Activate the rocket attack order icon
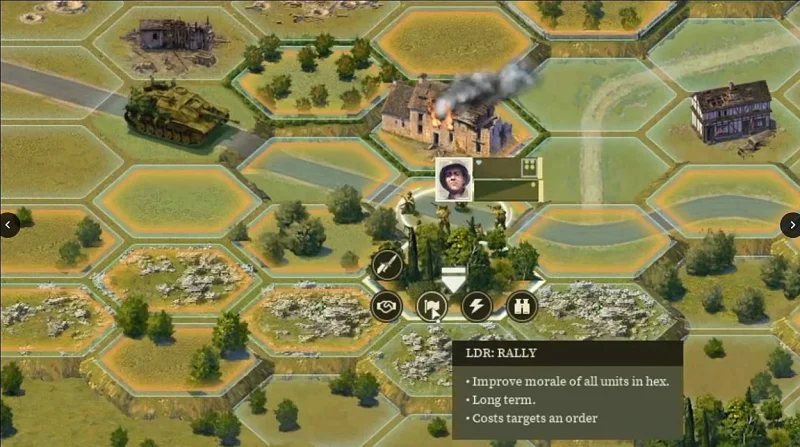 [x=387, y=265]
